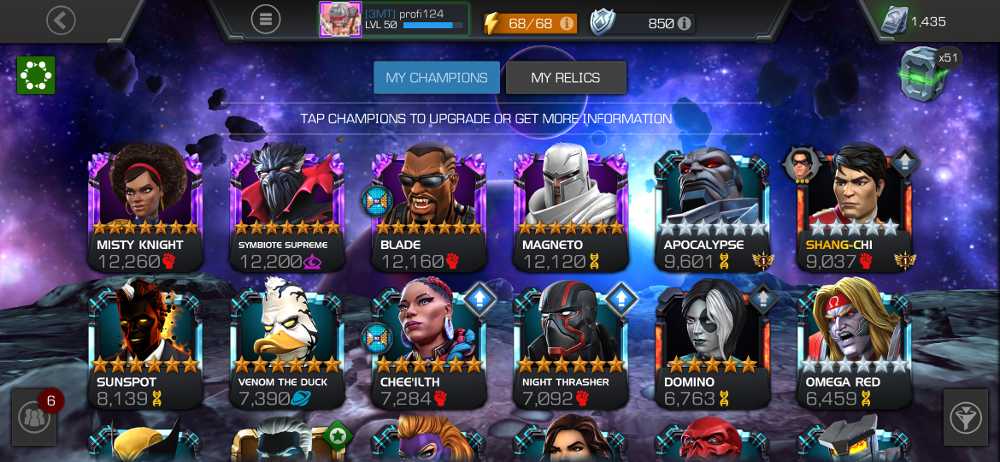Choose Omega Red from the roster
The height and width of the screenshot is (462, 1000).
(855, 347)
